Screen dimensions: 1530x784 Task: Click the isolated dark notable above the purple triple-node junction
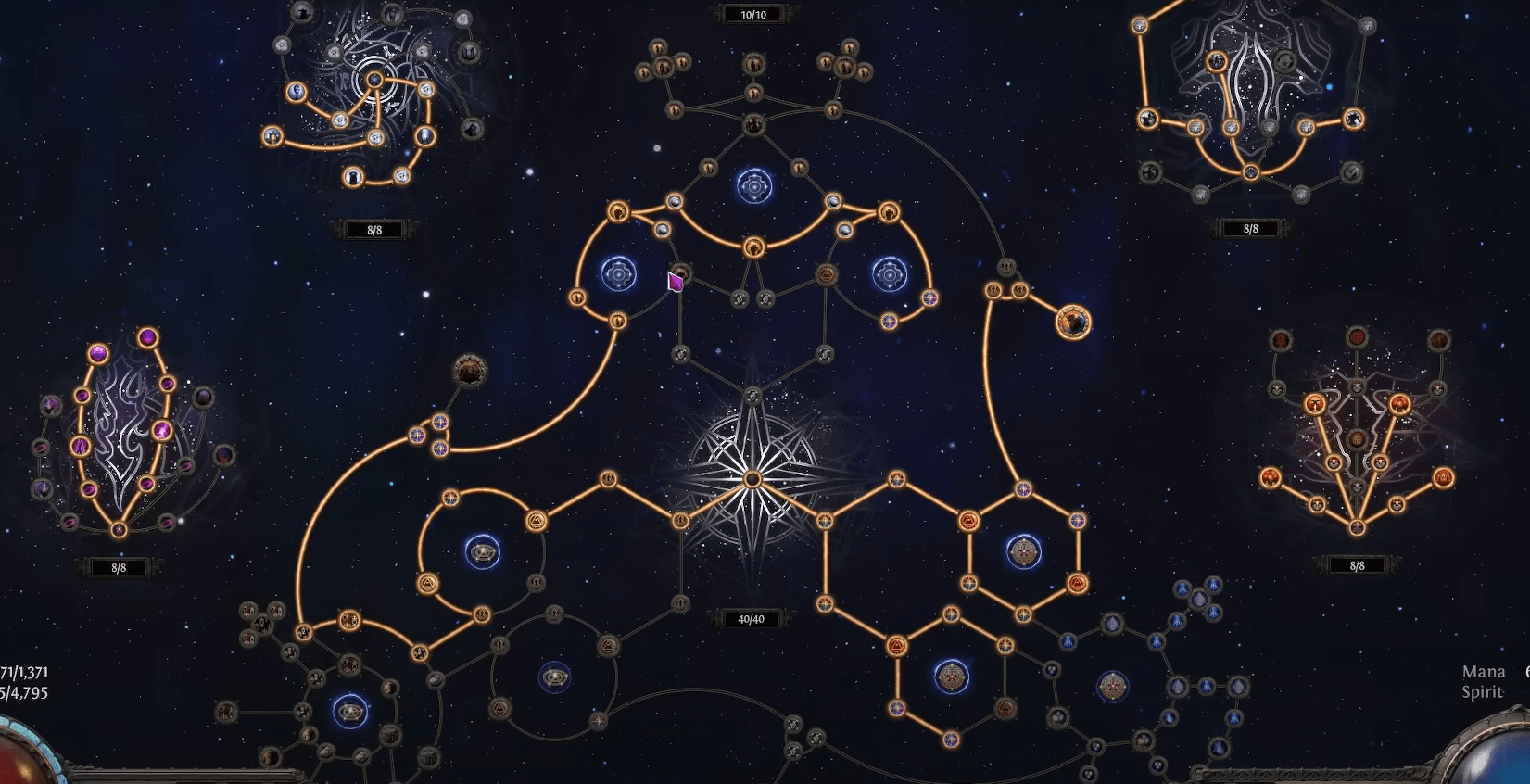pyautogui.click(x=470, y=372)
